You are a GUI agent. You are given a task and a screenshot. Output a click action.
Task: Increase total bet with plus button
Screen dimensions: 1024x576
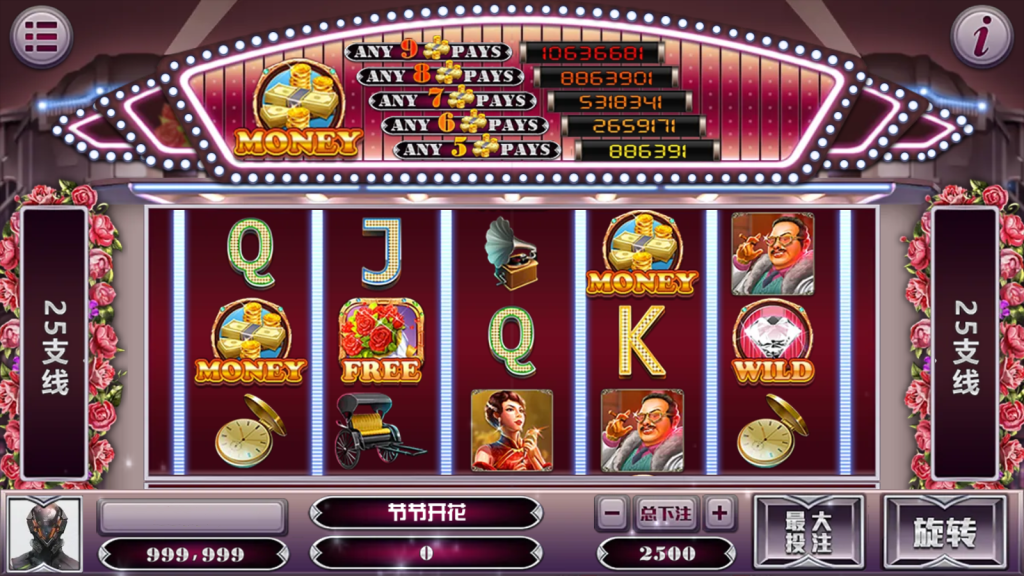tap(719, 513)
